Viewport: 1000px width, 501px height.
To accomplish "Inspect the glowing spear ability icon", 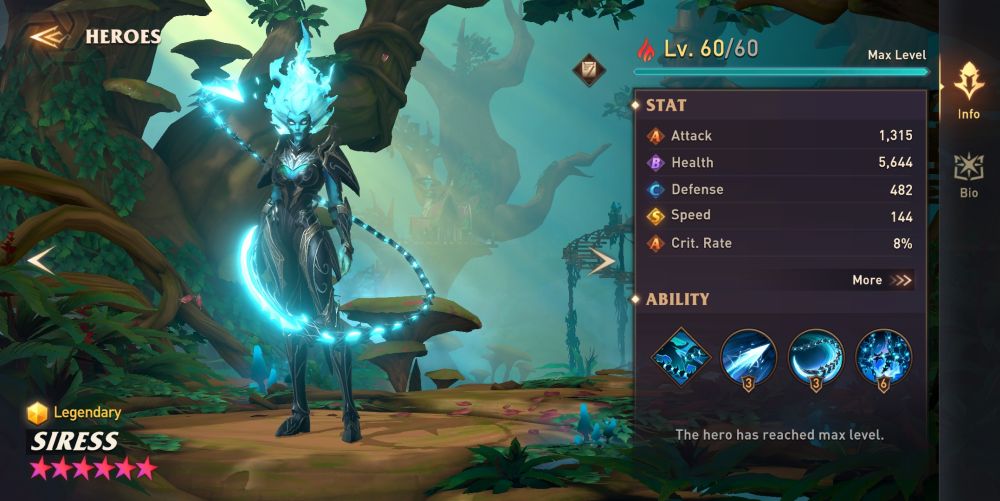I will [748, 357].
